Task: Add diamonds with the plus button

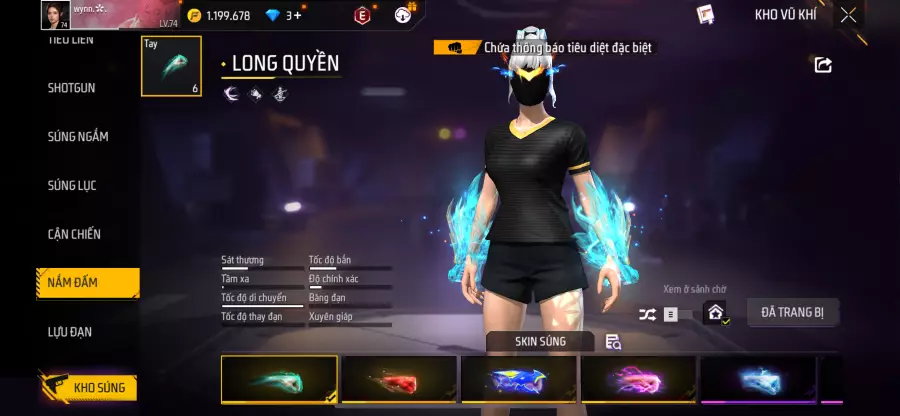Action: 297,15
